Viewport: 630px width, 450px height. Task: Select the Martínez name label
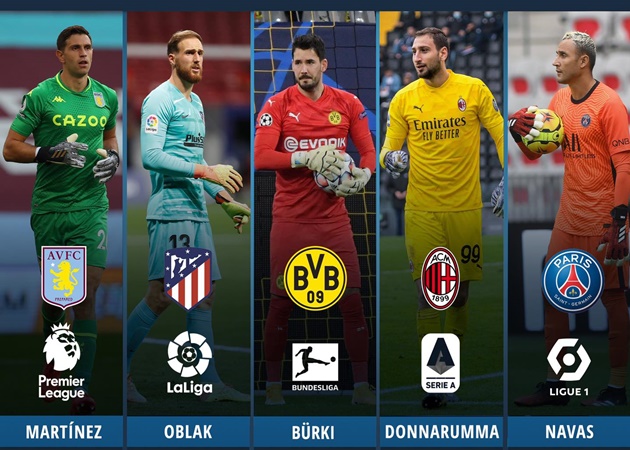point(62,431)
